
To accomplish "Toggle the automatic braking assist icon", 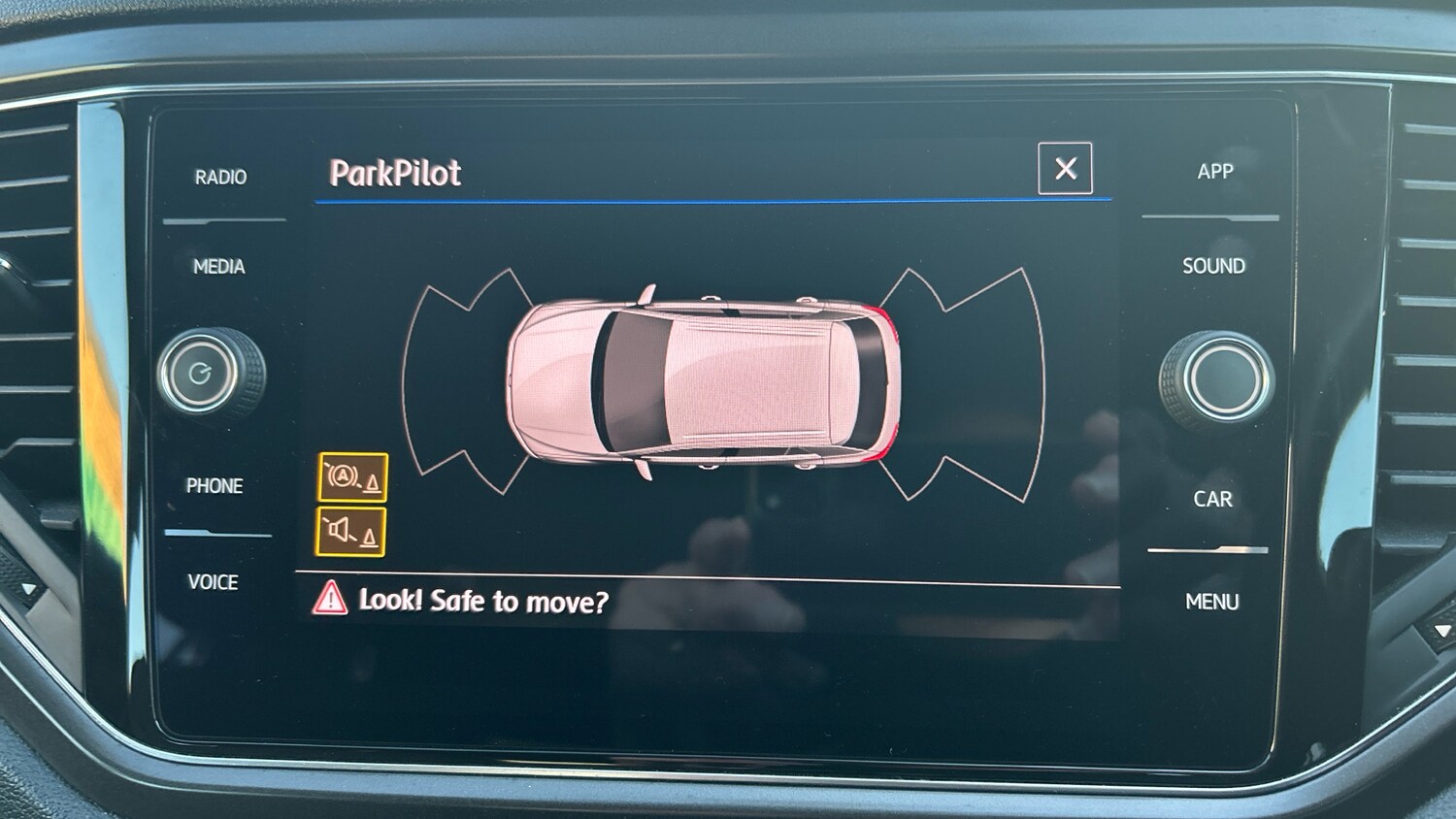I will [352, 477].
